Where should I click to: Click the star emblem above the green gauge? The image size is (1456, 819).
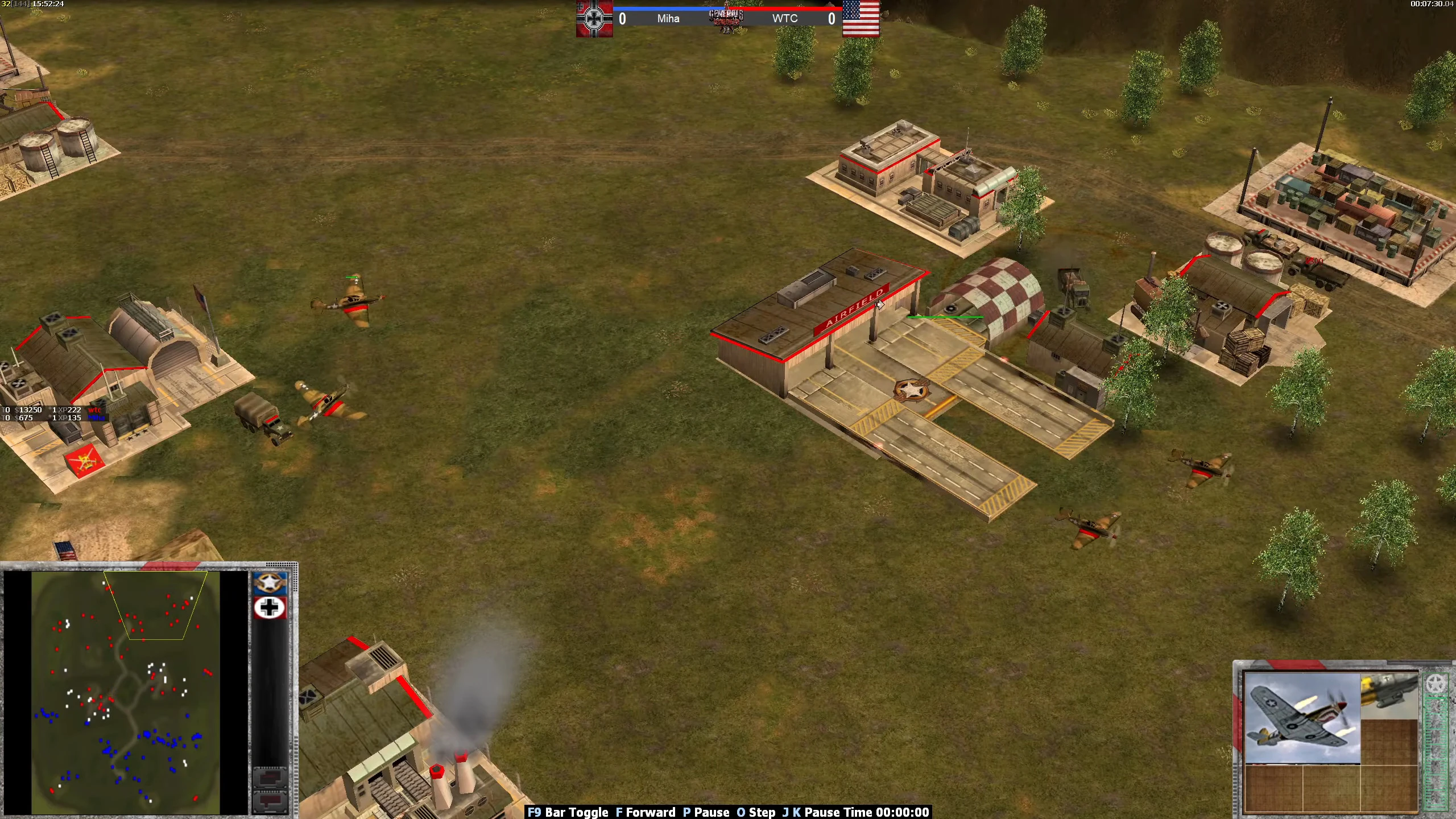[1437, 683]
